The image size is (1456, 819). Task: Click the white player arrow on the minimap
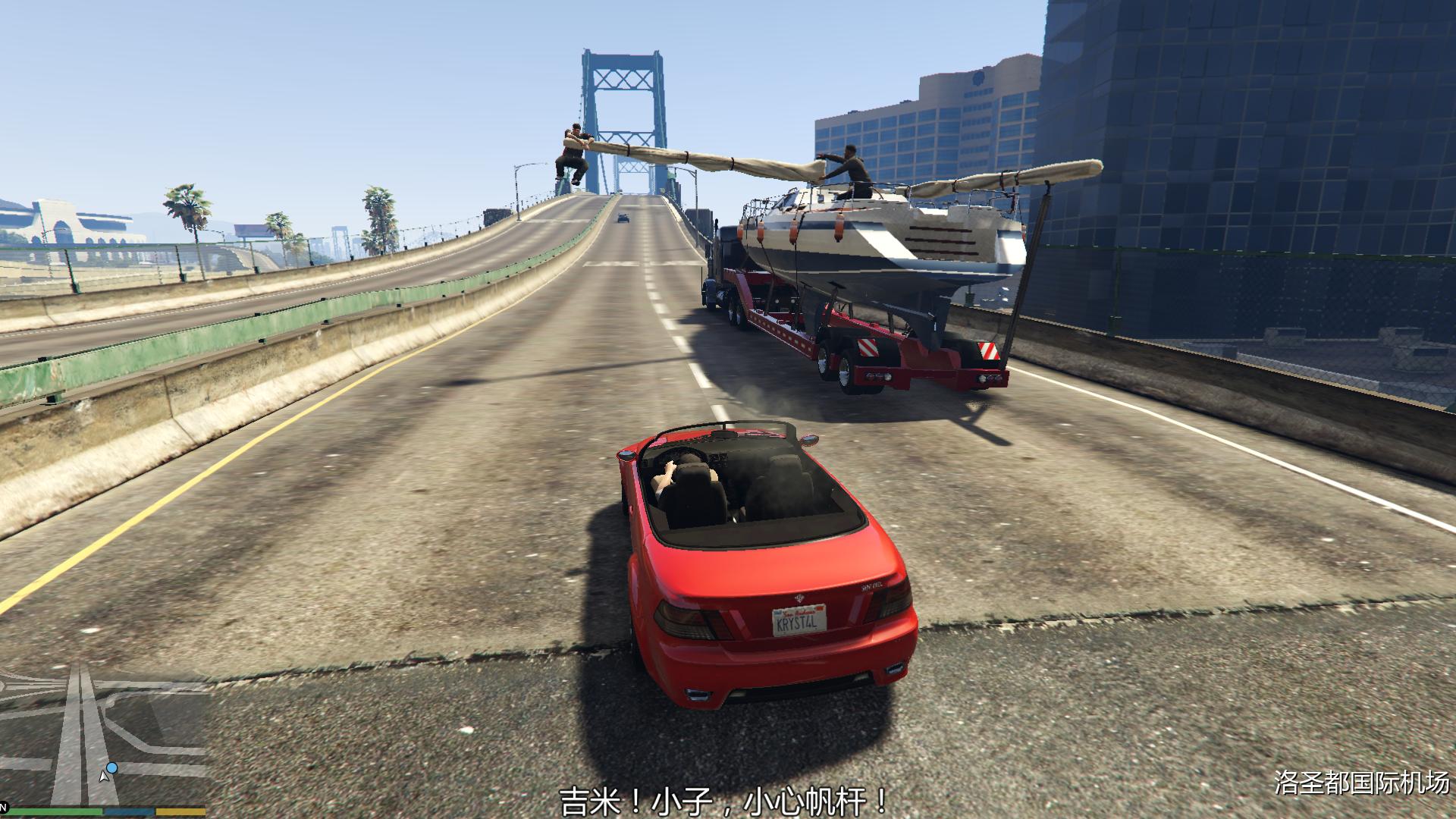click(104, 777)
